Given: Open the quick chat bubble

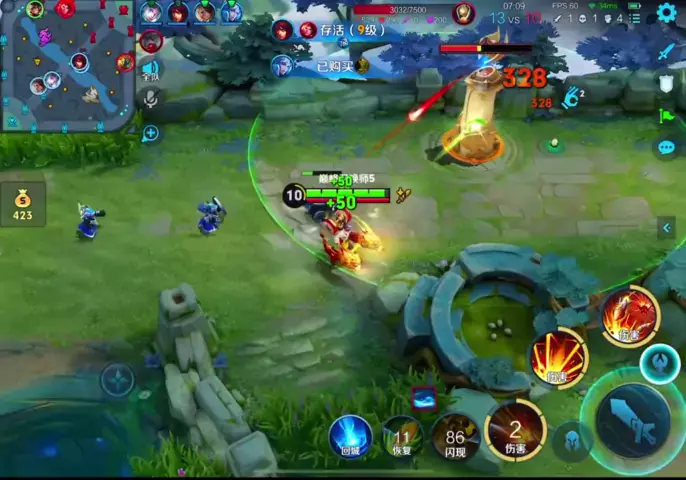Looking at the screenshot, I should pyautogui.click(x=667, y=148).
